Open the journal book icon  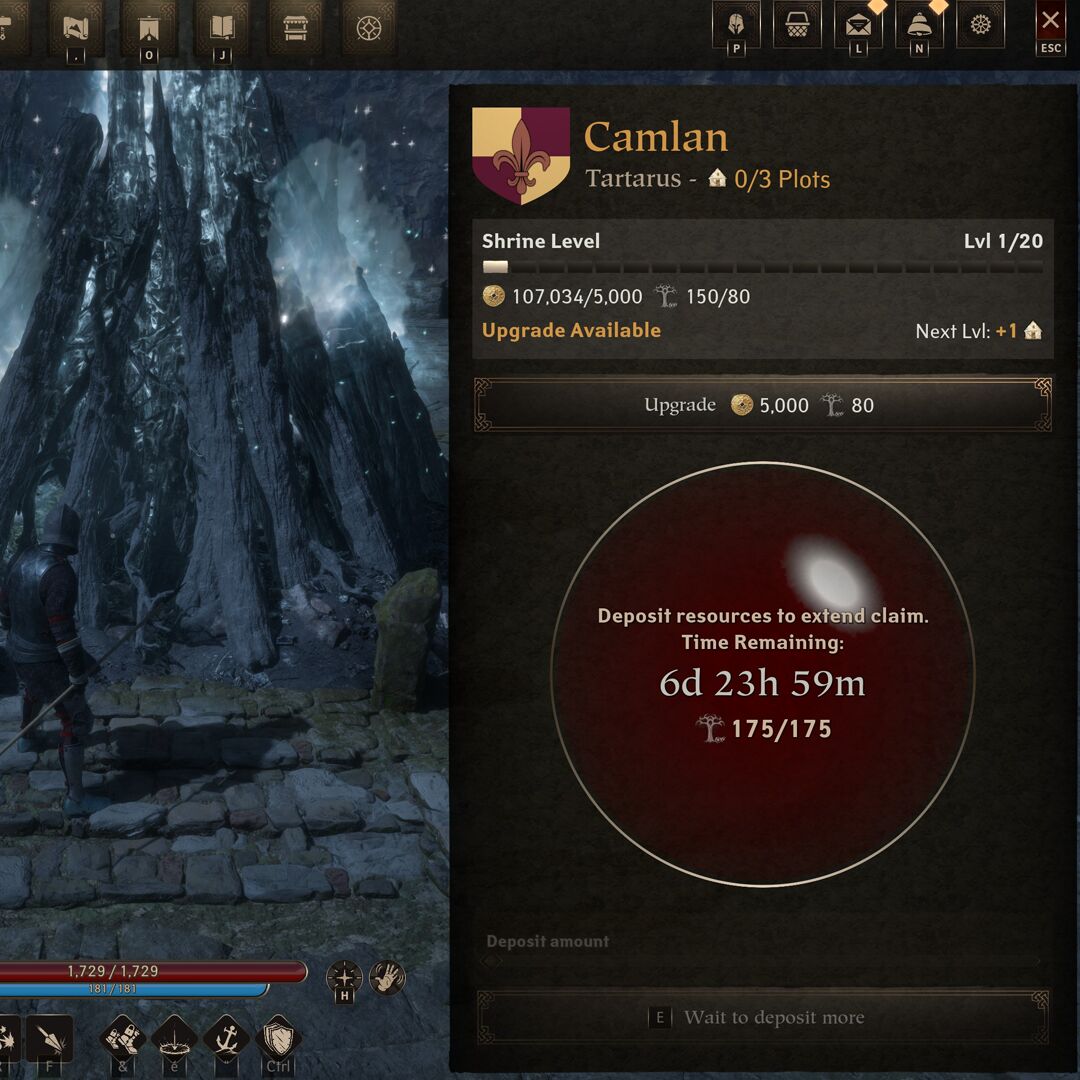[222, 26]
